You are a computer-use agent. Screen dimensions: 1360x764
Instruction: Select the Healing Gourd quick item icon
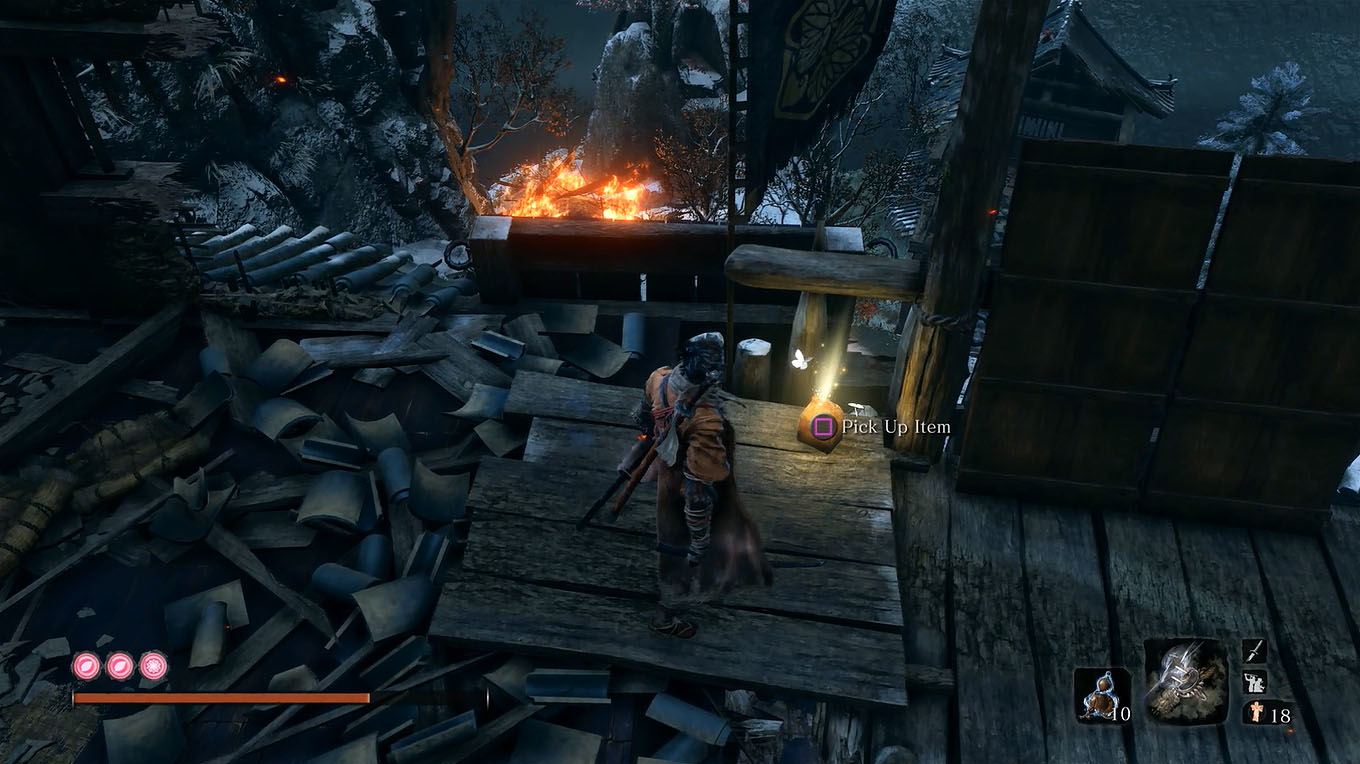[1100, 694]
